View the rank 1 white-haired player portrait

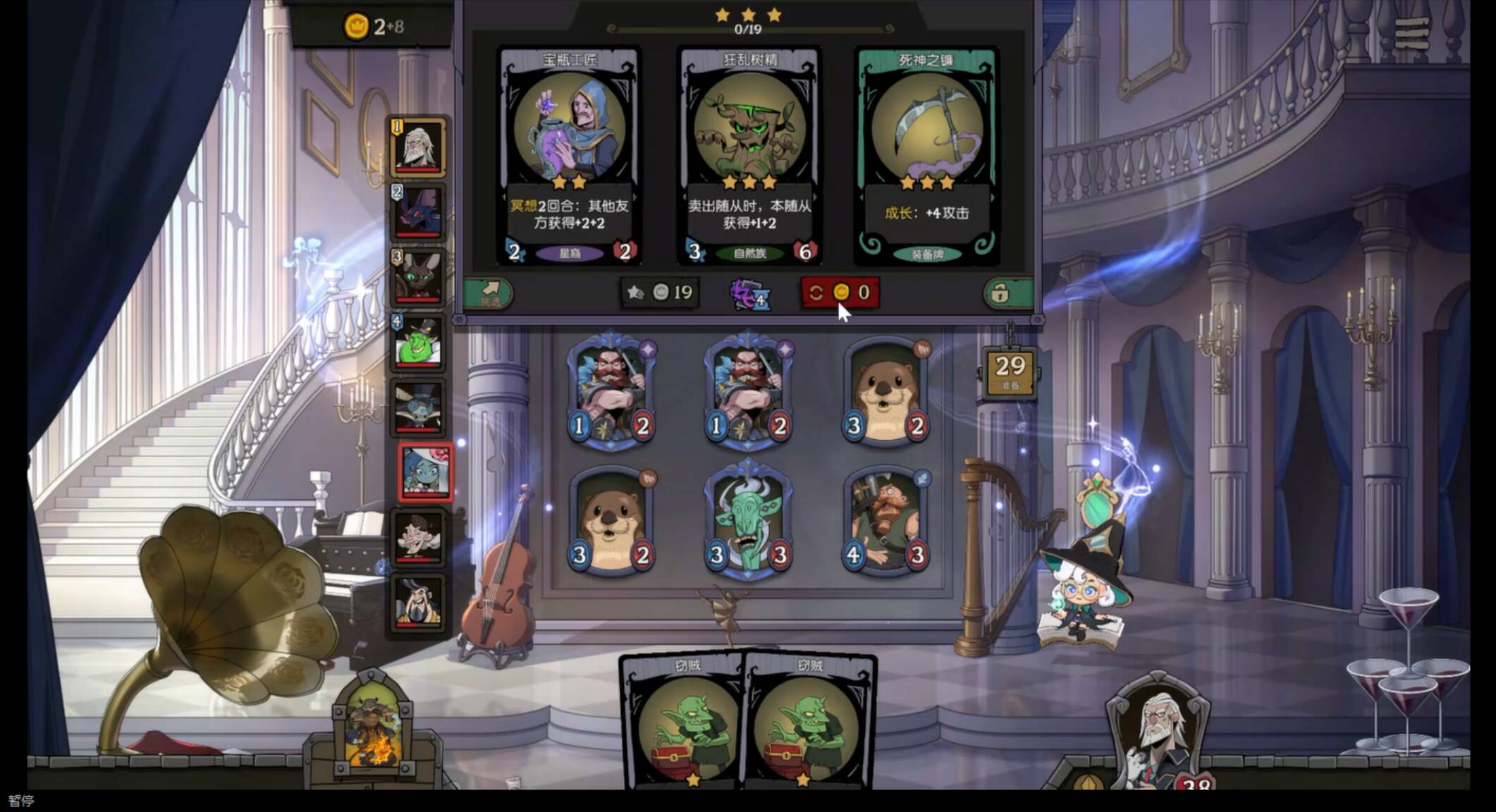(x=419, y=147)
